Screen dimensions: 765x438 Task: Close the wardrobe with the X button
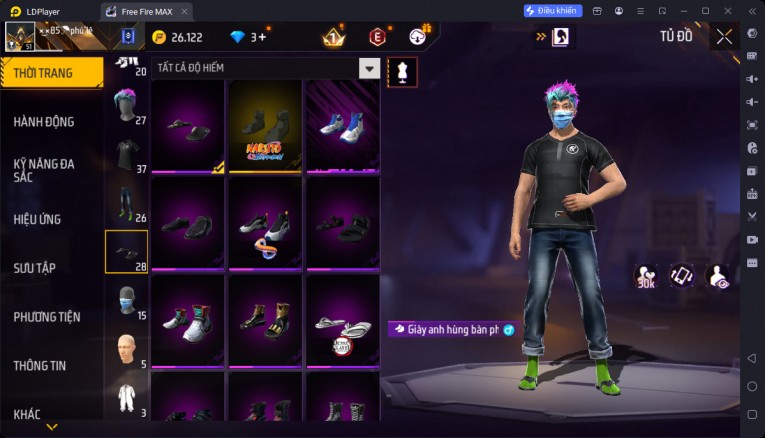pos(724,37)
